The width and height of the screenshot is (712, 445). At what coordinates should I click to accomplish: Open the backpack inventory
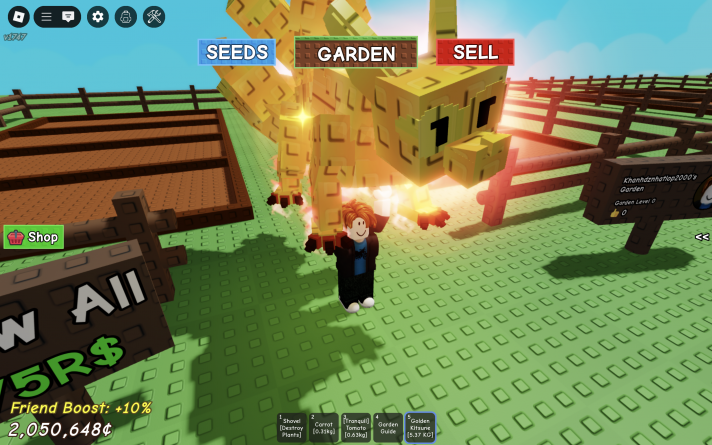125,16
